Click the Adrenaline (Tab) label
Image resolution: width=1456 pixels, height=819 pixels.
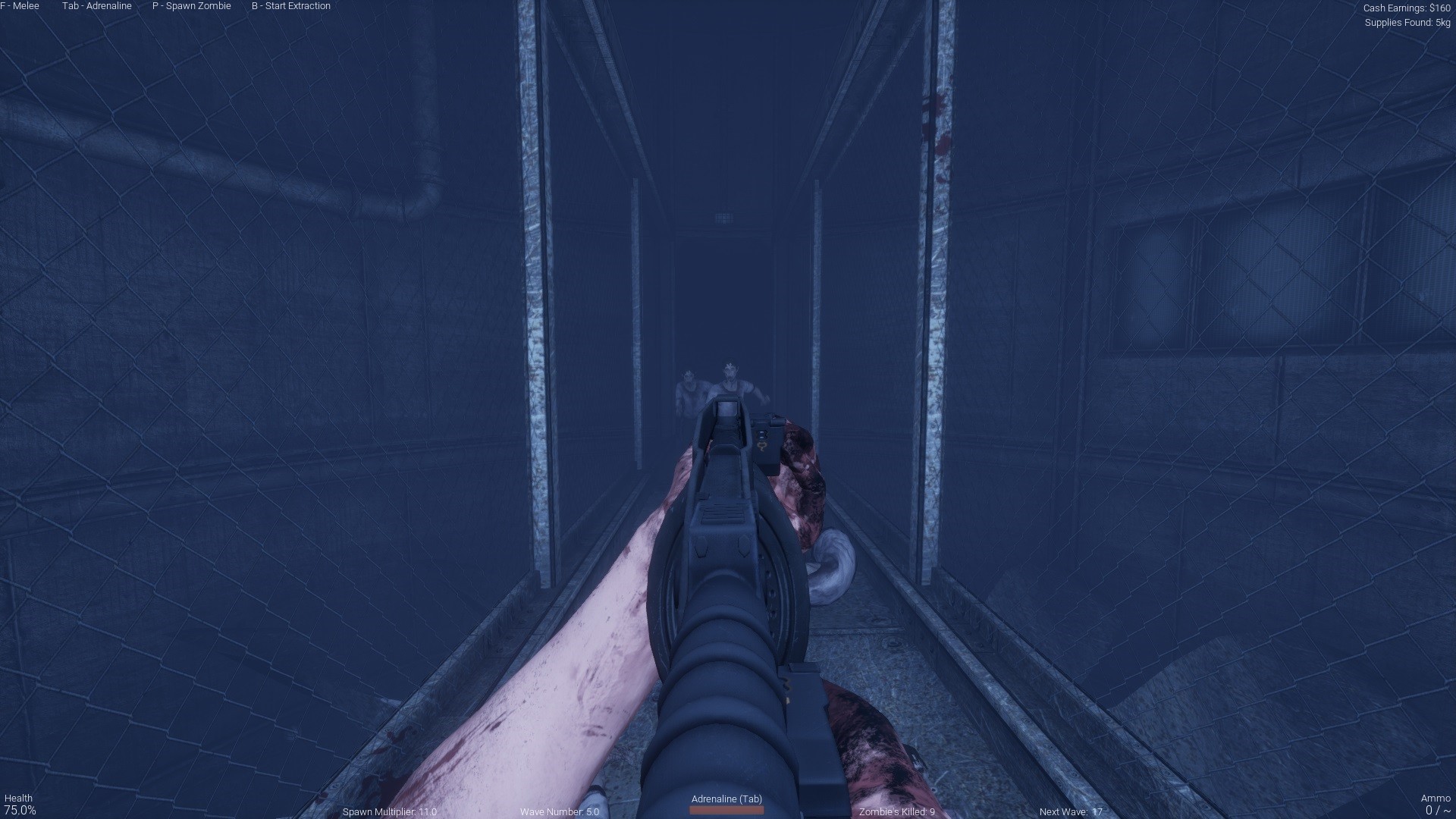[726, 799]
